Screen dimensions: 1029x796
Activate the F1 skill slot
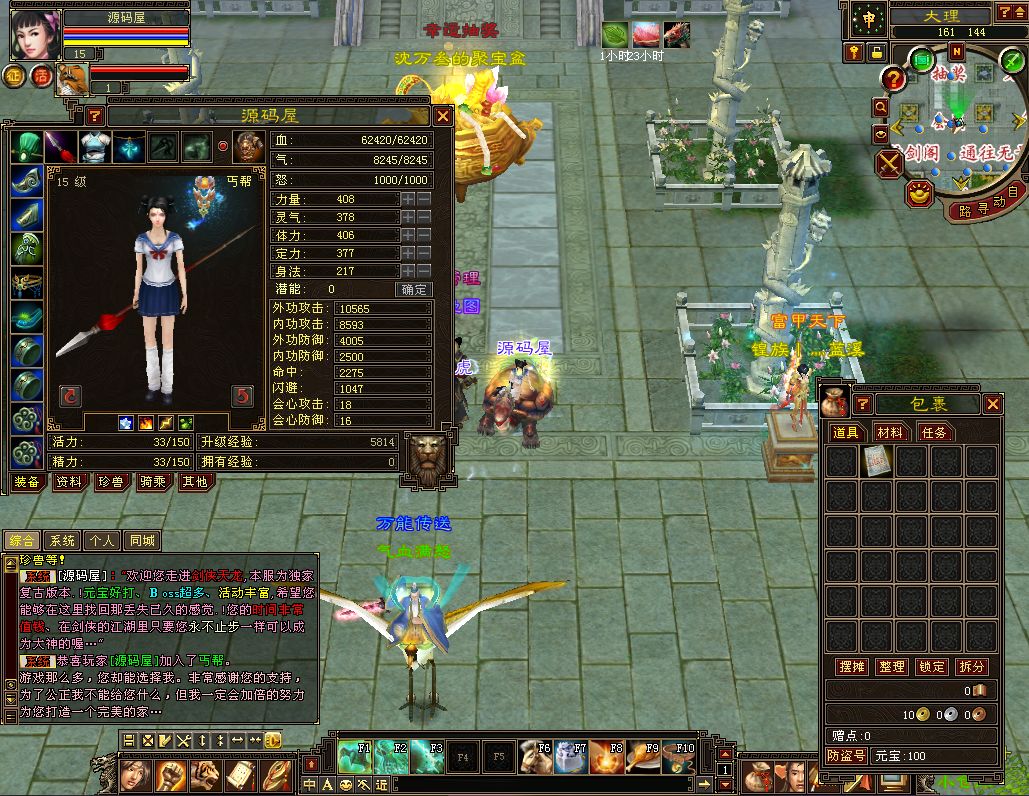354,755
